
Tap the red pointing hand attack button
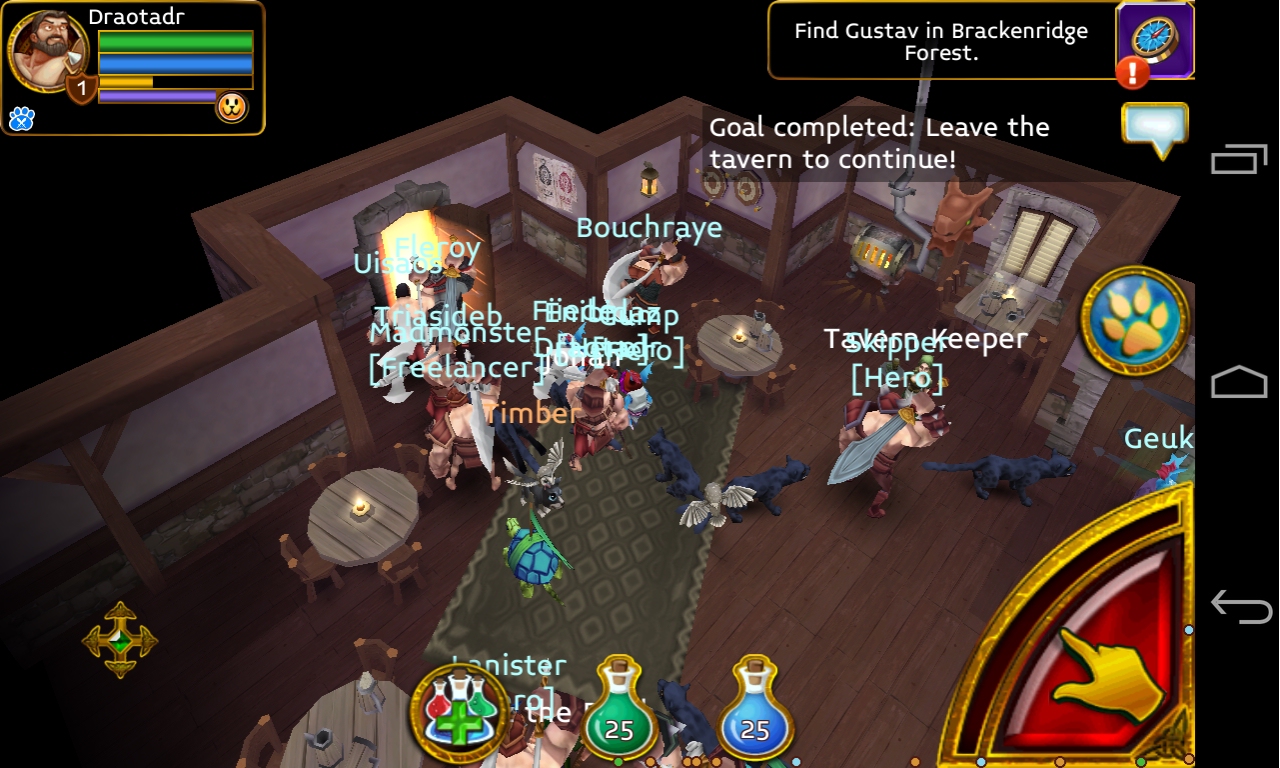coord(1105,672)
